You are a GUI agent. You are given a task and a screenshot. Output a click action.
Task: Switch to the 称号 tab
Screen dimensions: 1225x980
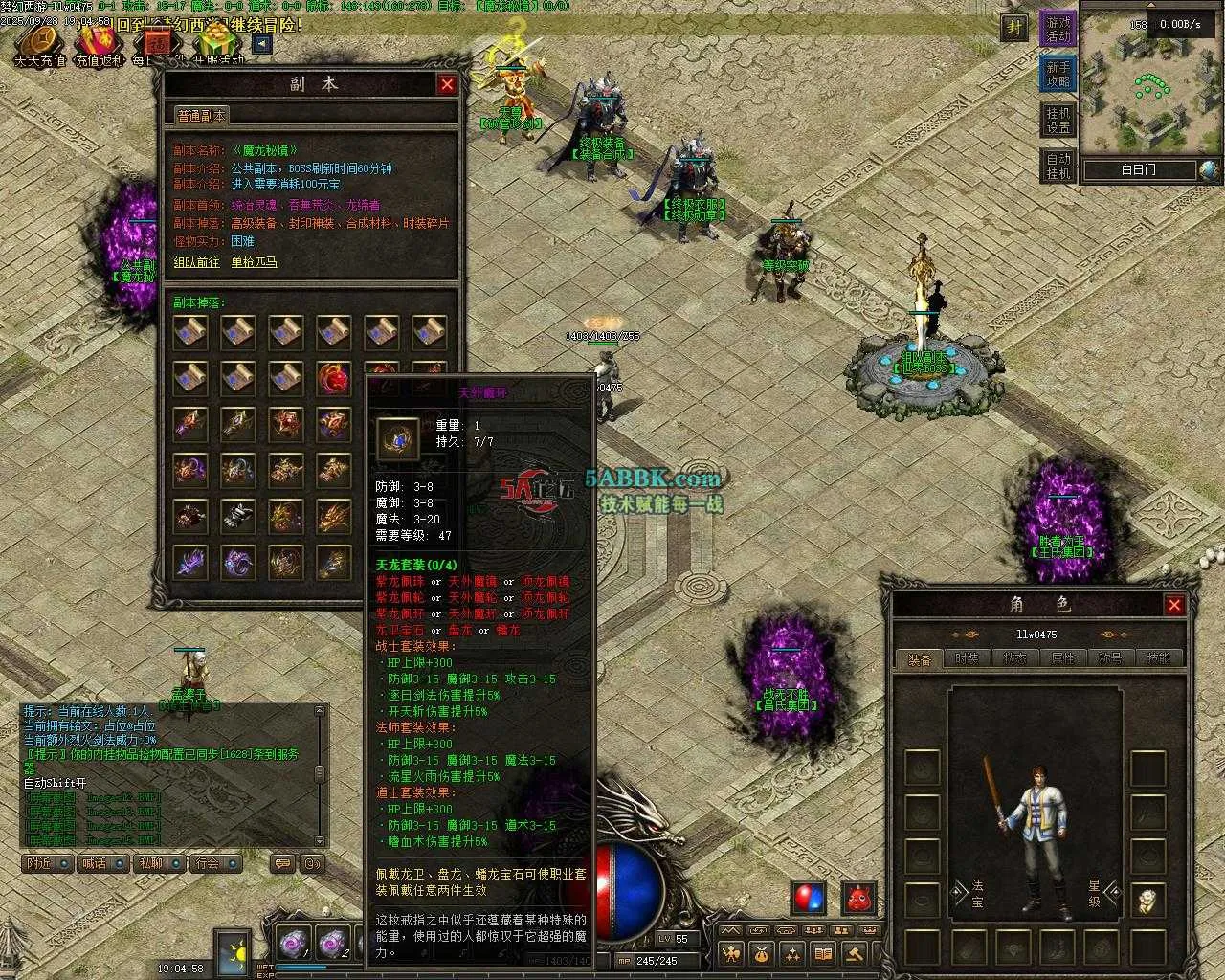pos(1111,658)
